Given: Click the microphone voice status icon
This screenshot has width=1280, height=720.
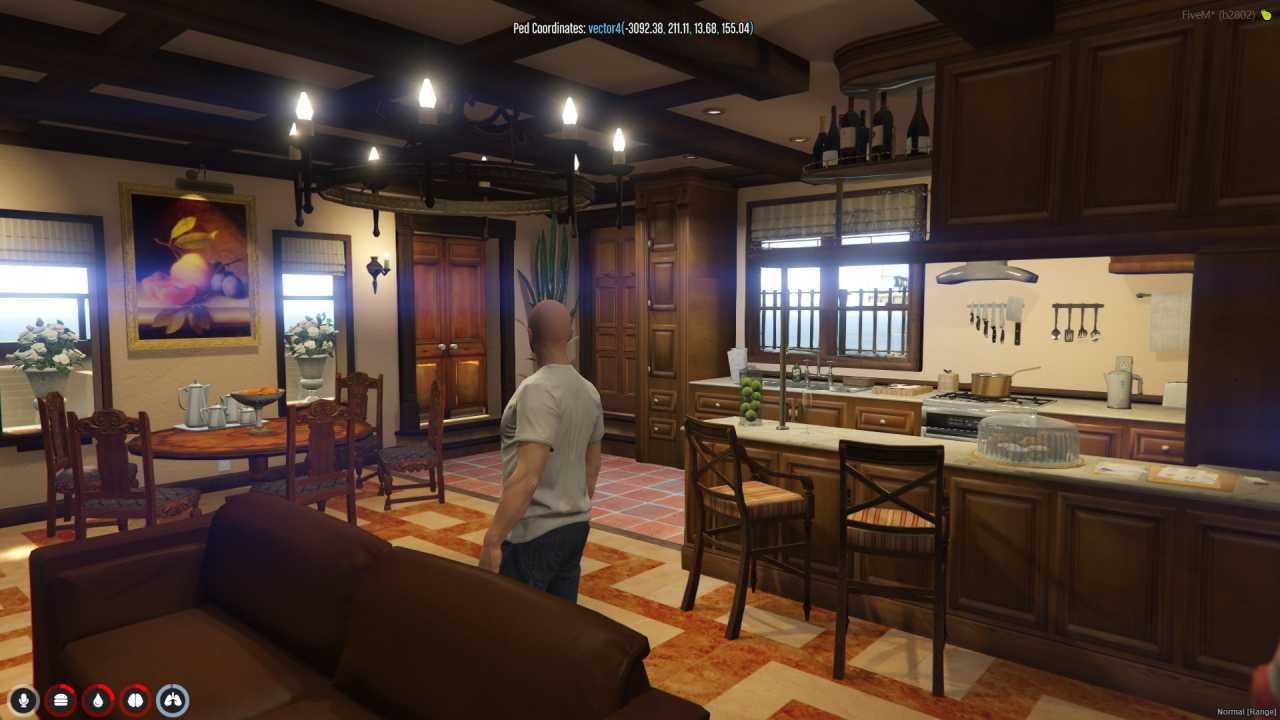Looking at the screenshot, I should pos(23,700).
